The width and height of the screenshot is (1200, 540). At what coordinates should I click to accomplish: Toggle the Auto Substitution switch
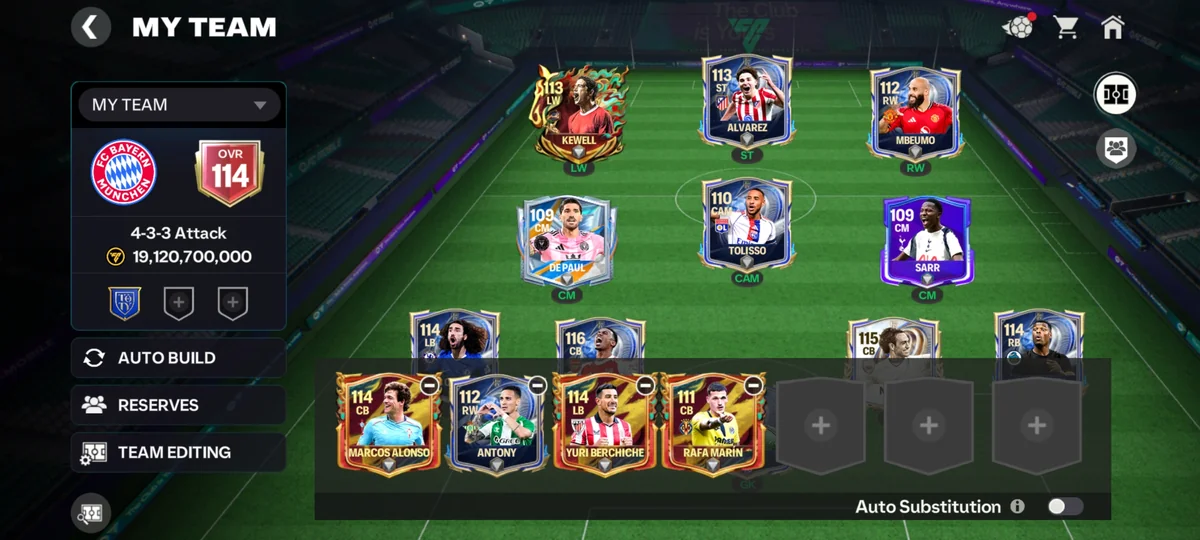(x=1064, y=507)
